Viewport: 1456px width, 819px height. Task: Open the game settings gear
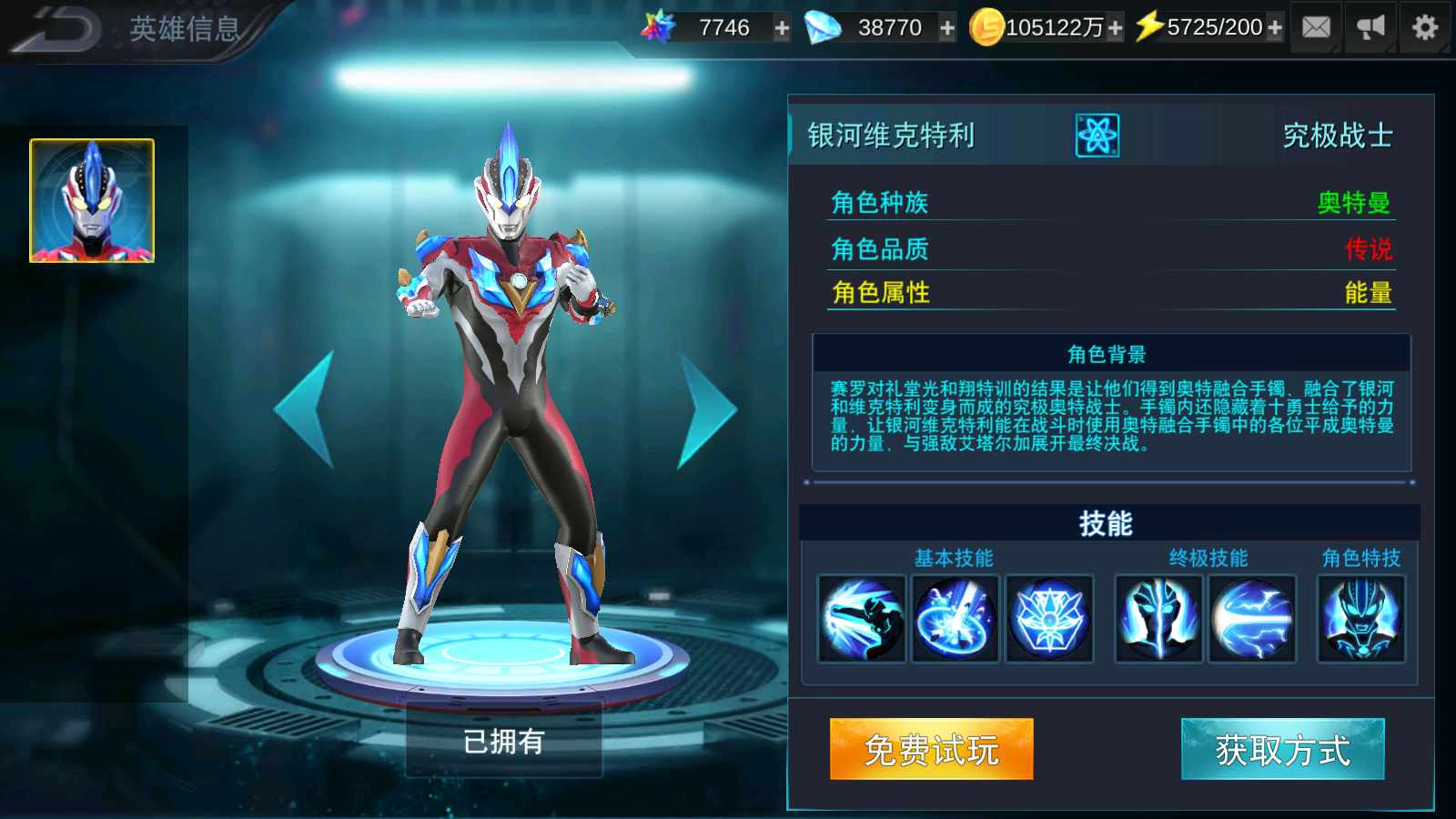tap(1425, 26)
